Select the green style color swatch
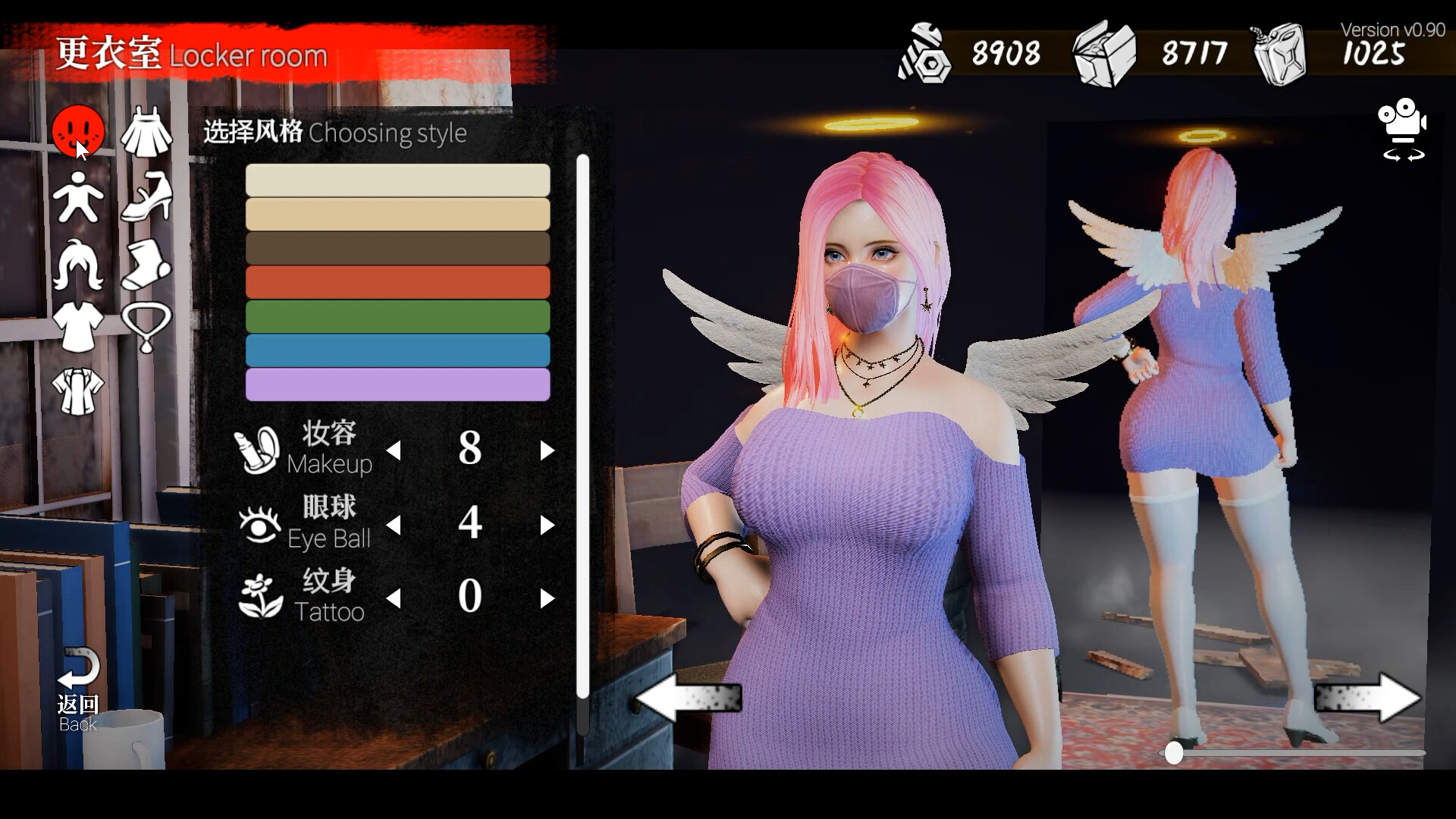The width and height of the screenshot is (1456, 819). point(397,316)
